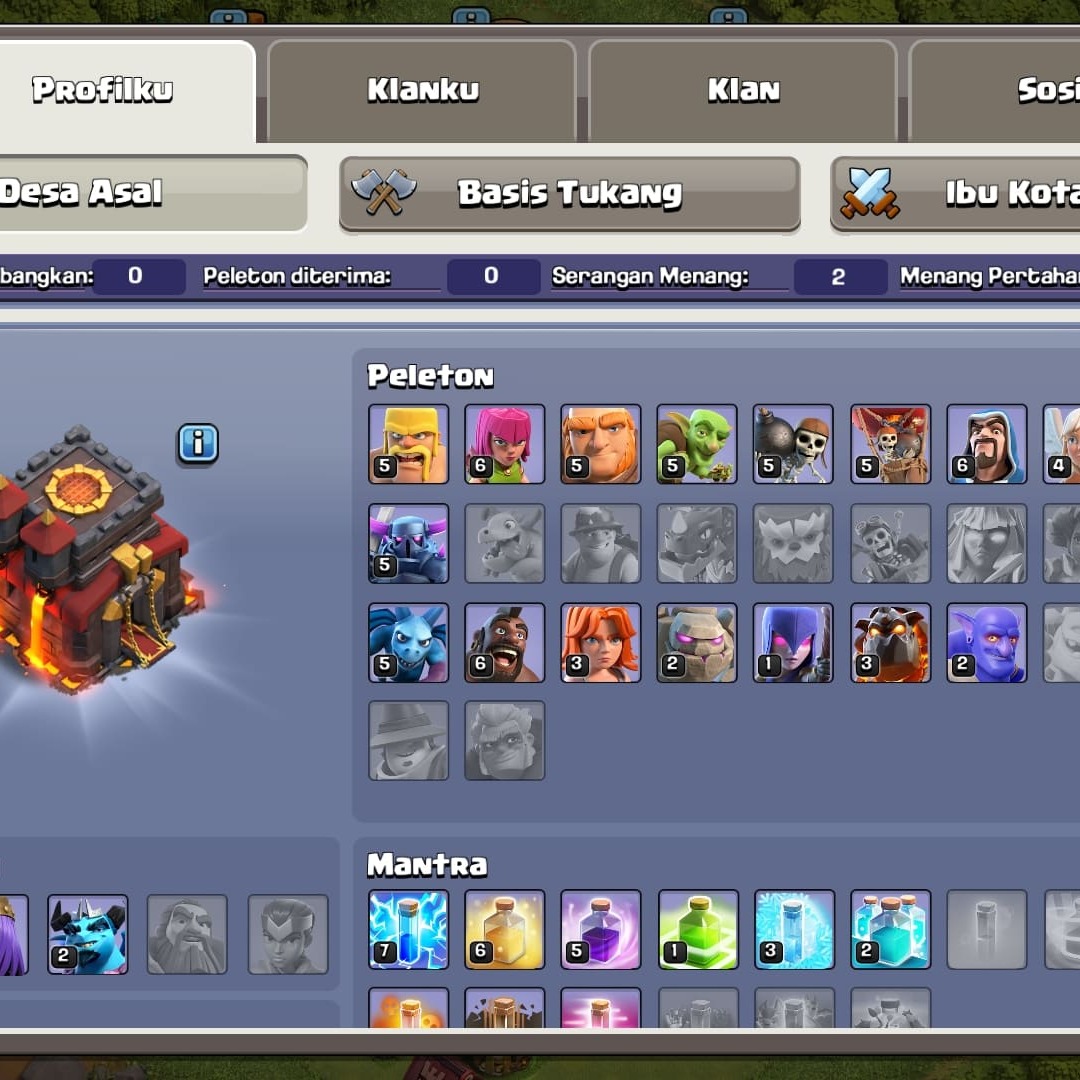Click the blue info button near Town Hall
1080x1080 pixels.
198,443
